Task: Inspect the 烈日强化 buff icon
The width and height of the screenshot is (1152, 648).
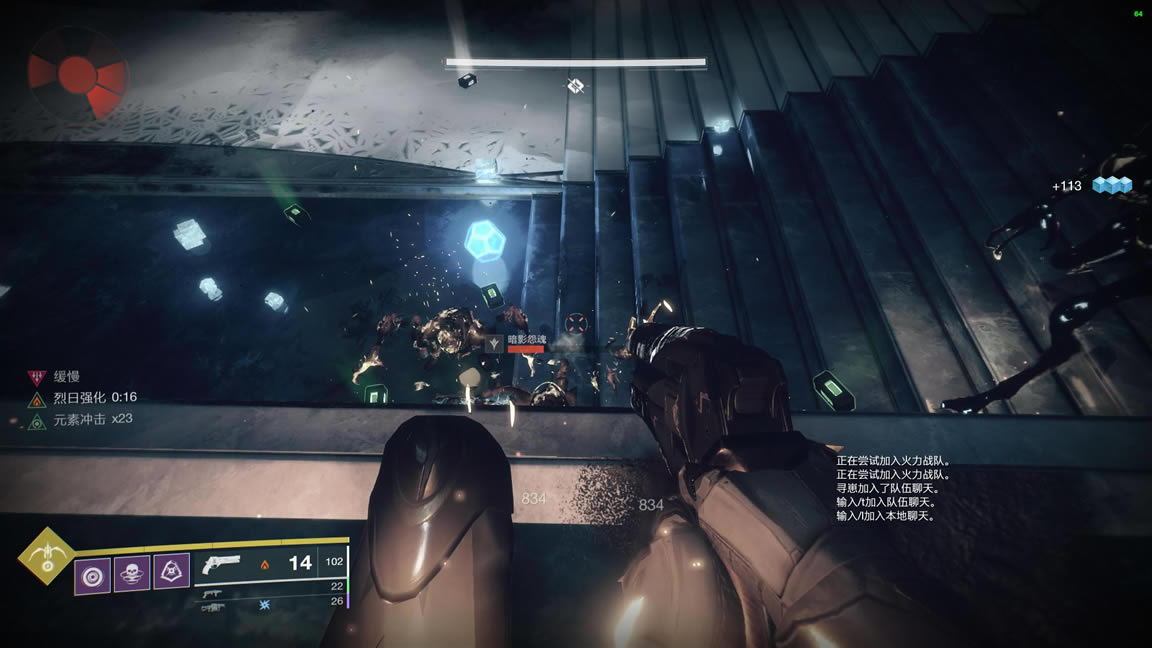Action: click(x=37, y=398)
